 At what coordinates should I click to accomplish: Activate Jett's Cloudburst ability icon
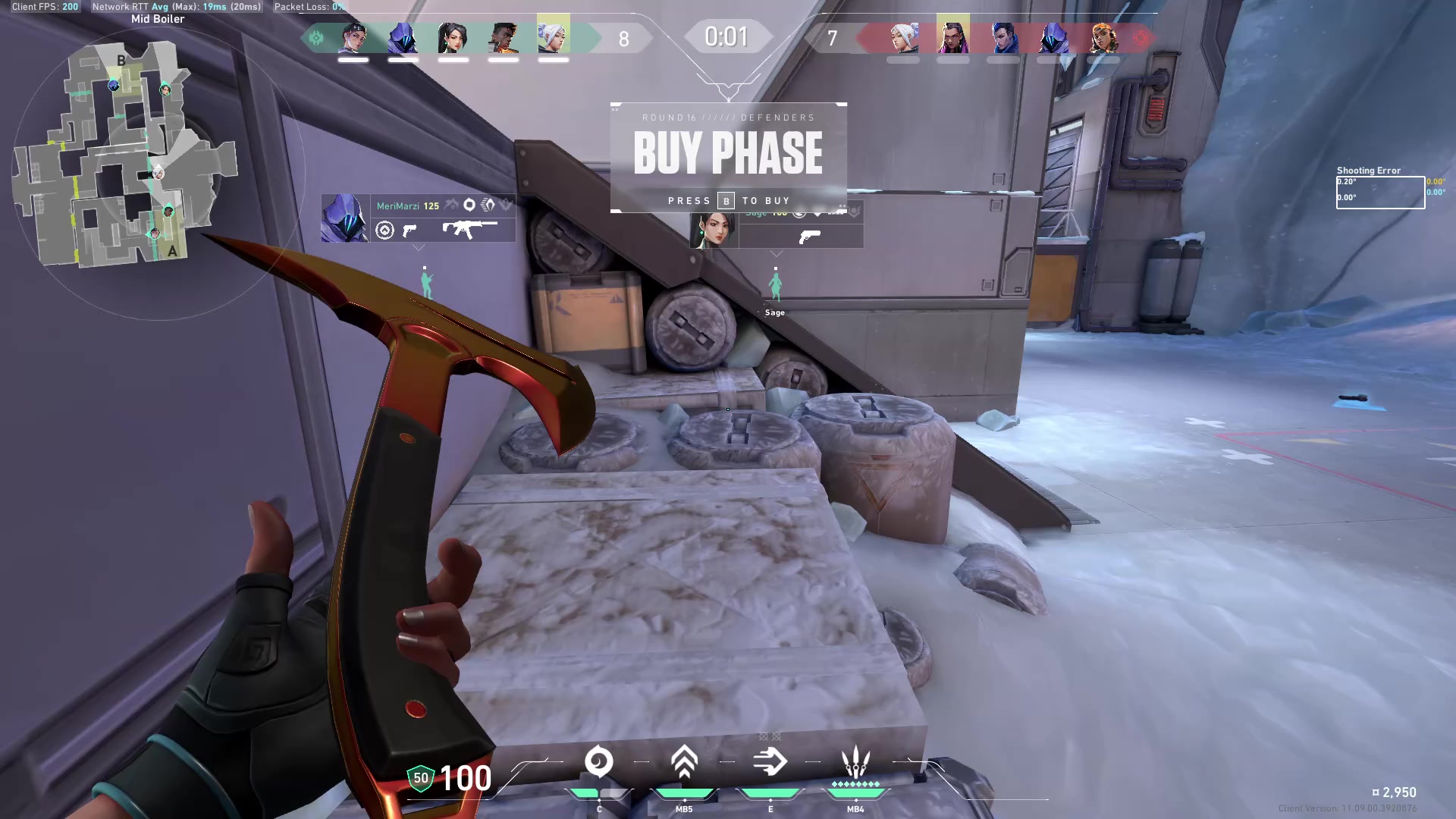coord(598,762)
